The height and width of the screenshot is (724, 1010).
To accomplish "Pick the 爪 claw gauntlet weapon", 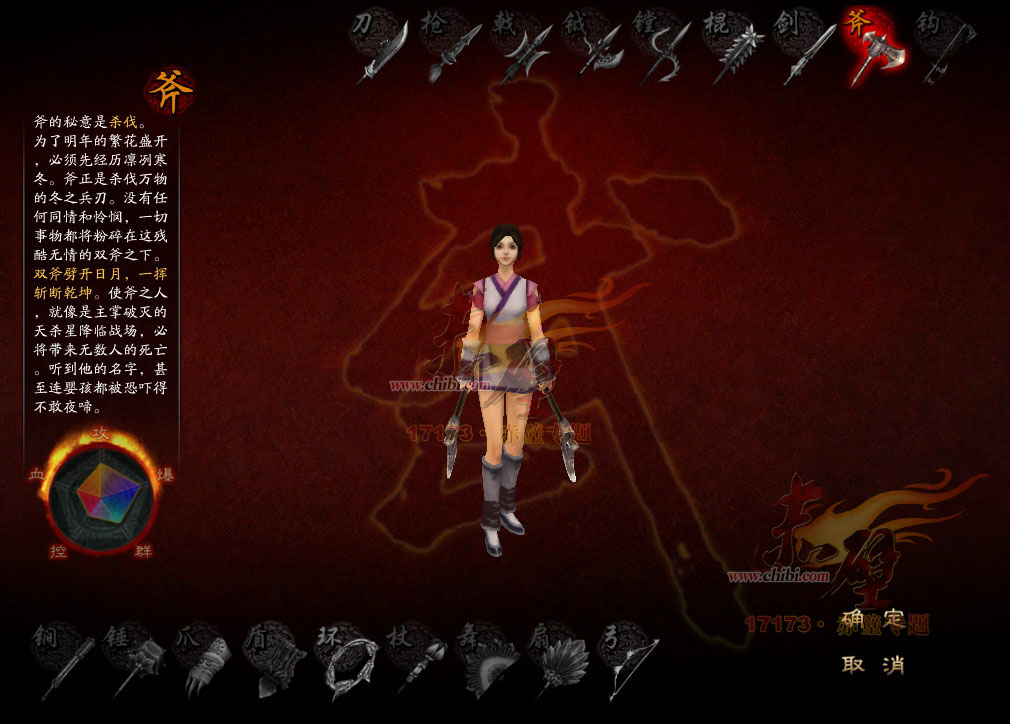I will pos(206,660).
